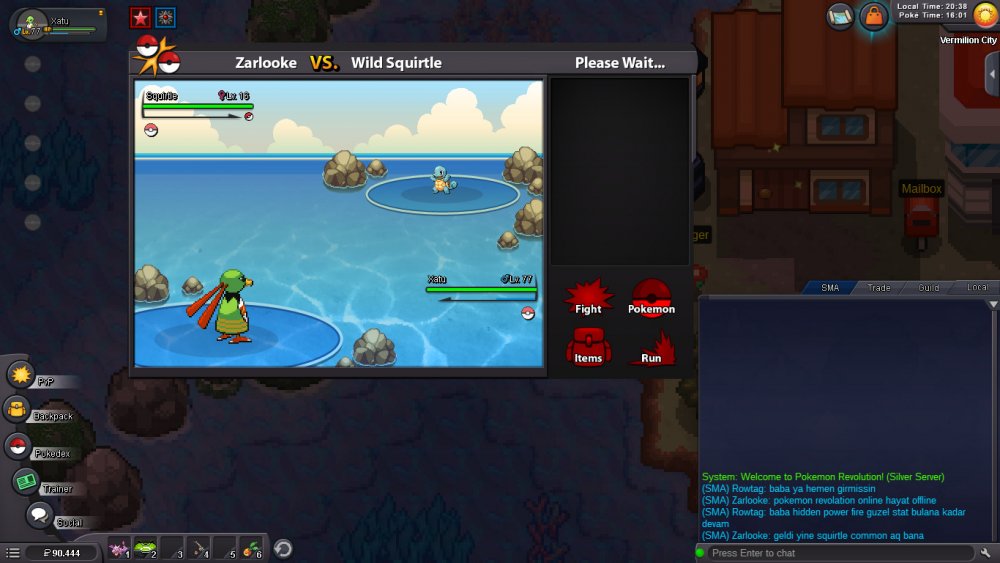The width and height of the screenshot is (1000, 563).
Task: Switch to the Guild chat tab
Action: pos(928,288)
